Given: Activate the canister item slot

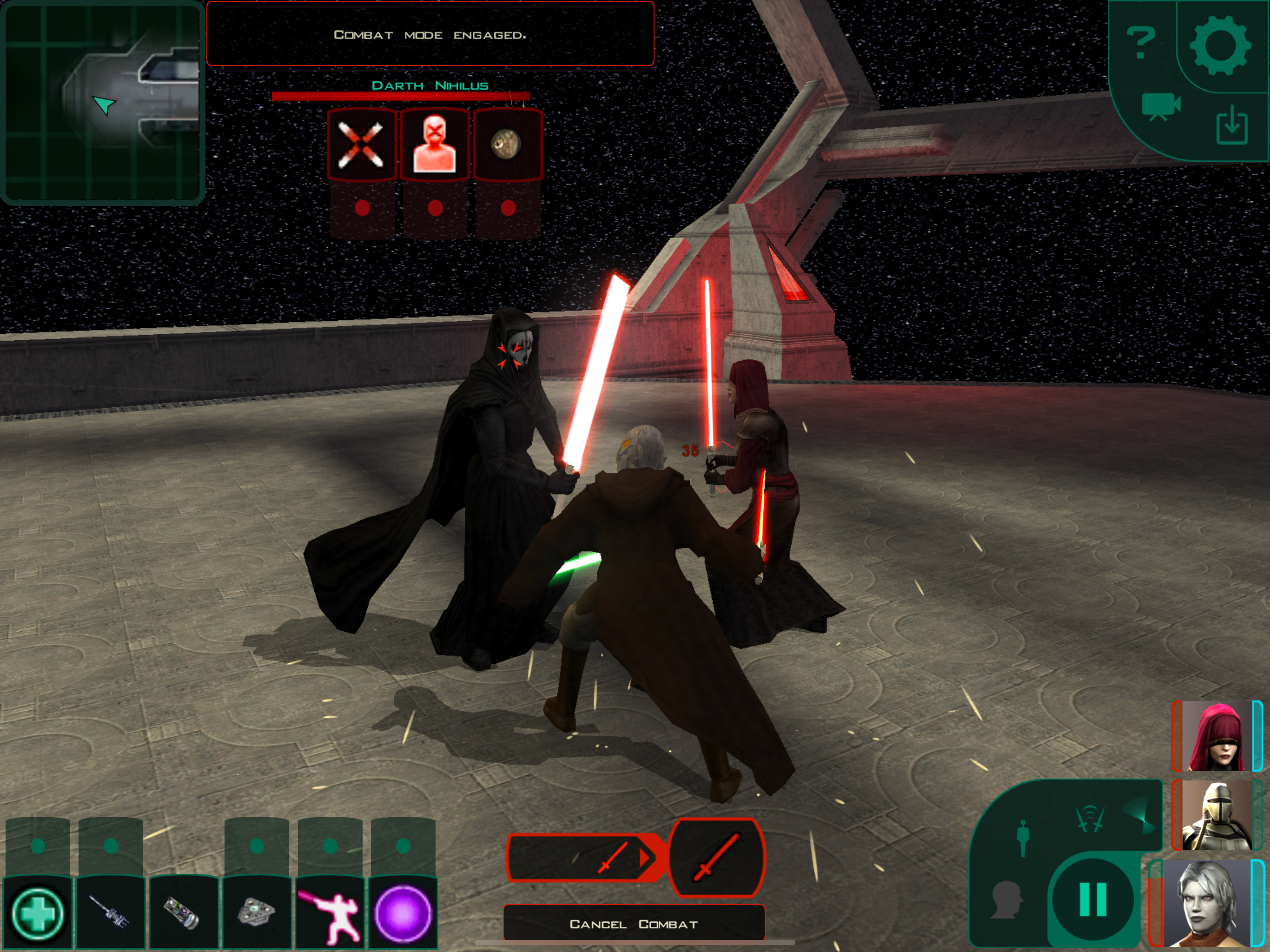Looking at the screenshot, I should tap(183, 913).
